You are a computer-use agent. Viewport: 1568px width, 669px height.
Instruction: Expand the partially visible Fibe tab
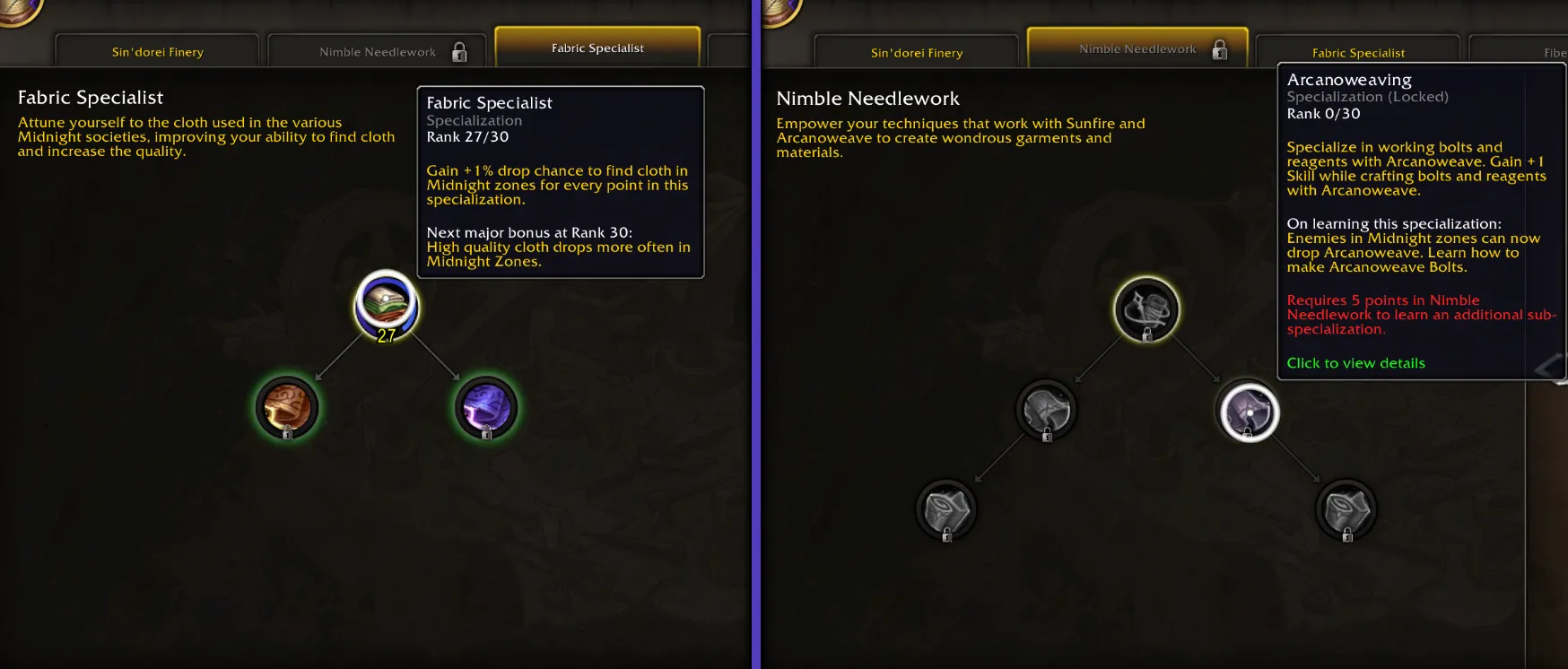point(1543,54)
